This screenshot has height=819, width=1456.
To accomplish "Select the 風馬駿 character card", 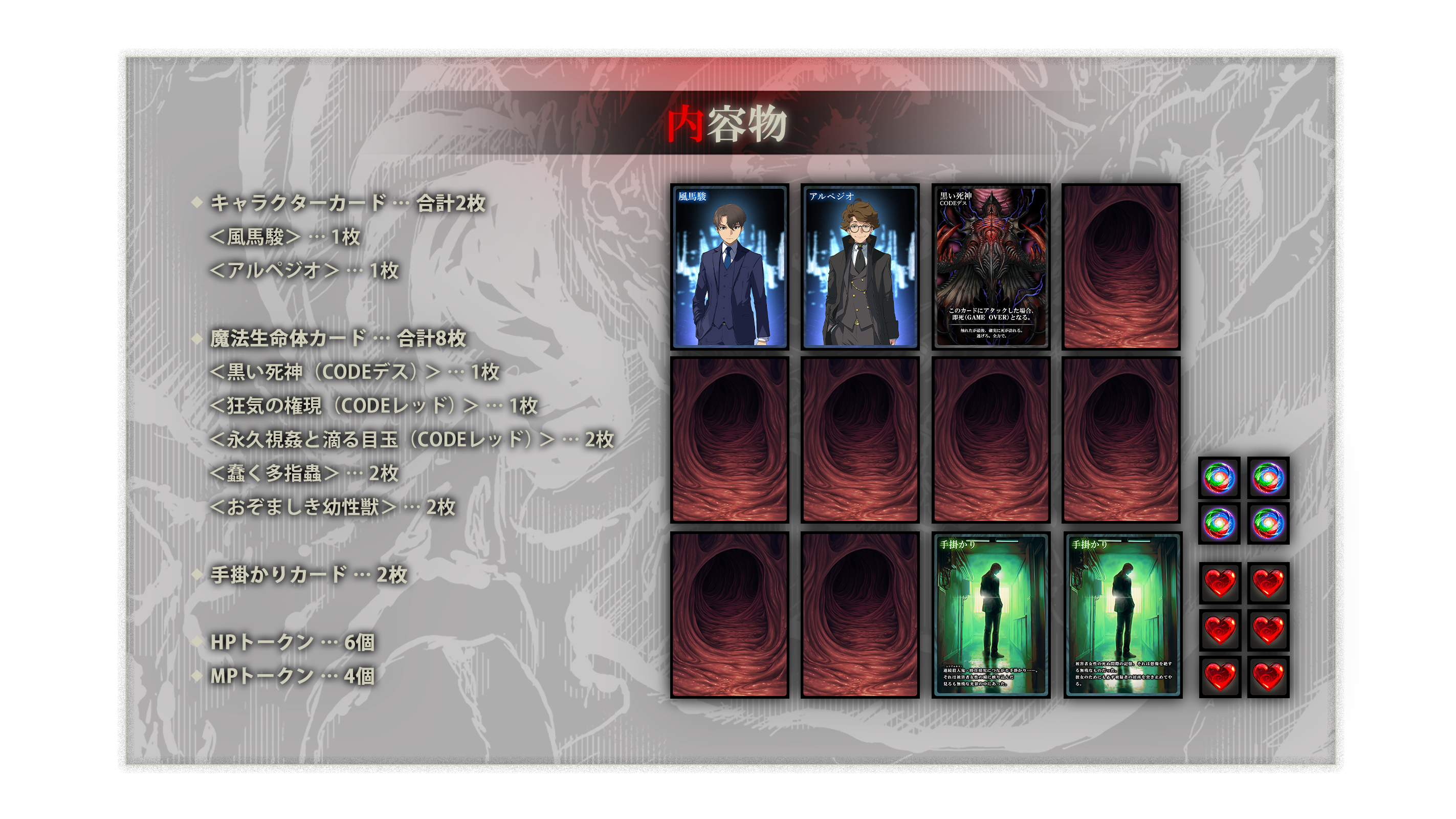I will coord(729,266).
